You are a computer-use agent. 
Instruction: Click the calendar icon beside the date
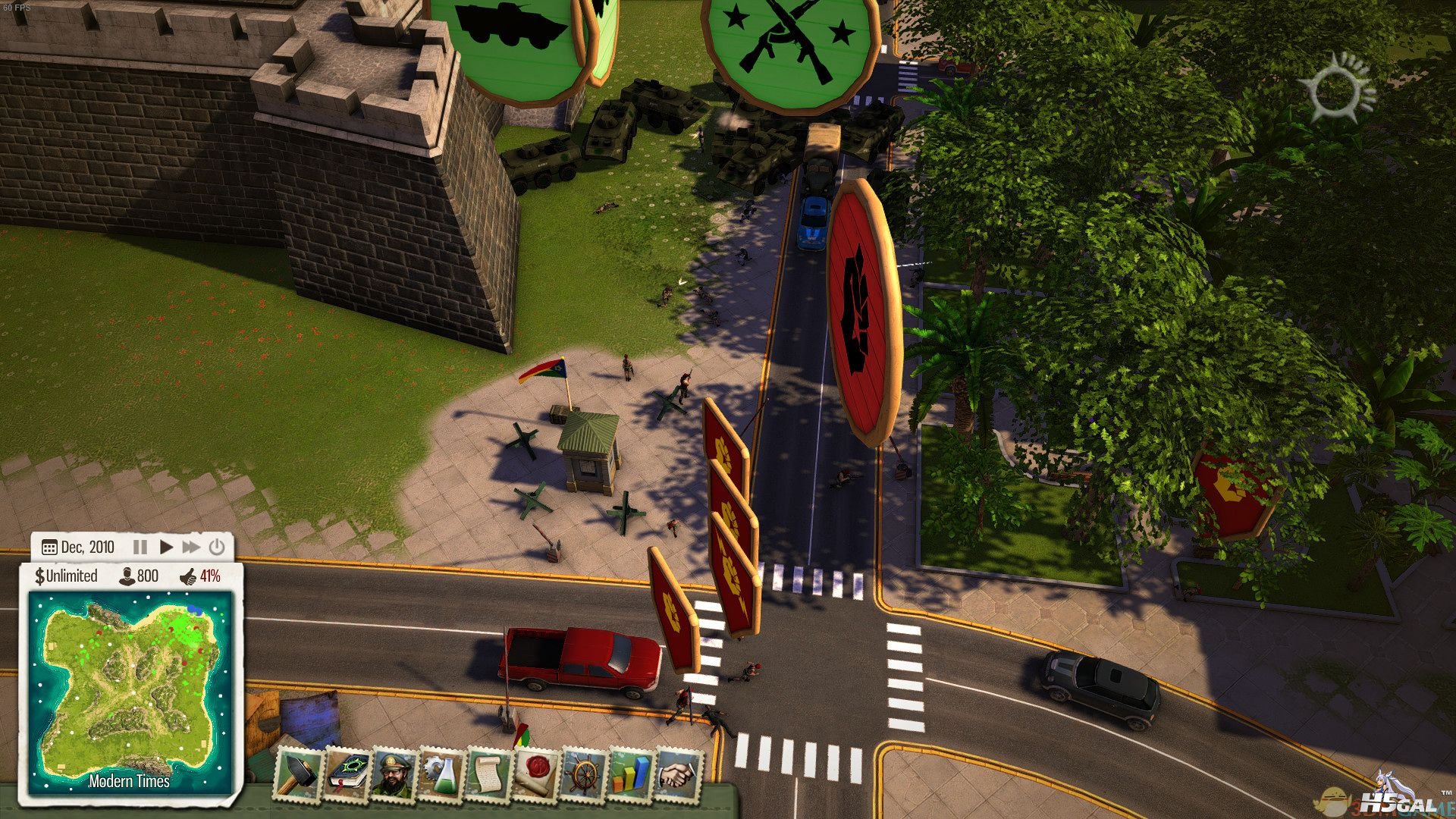49,548
